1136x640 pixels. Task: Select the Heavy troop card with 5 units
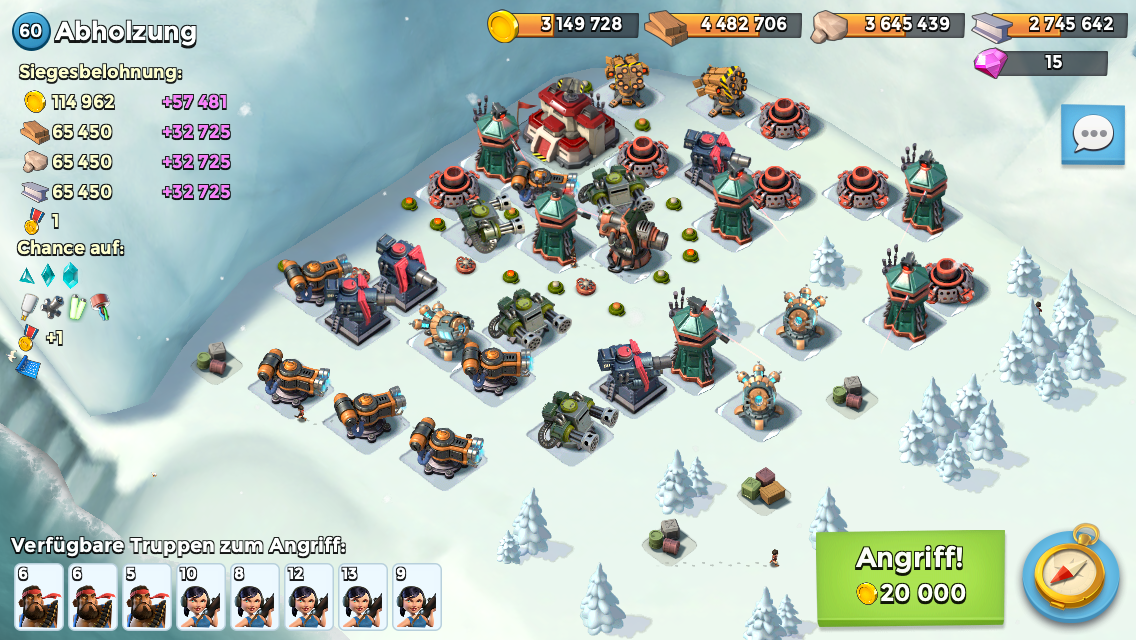tap(147, 597)
